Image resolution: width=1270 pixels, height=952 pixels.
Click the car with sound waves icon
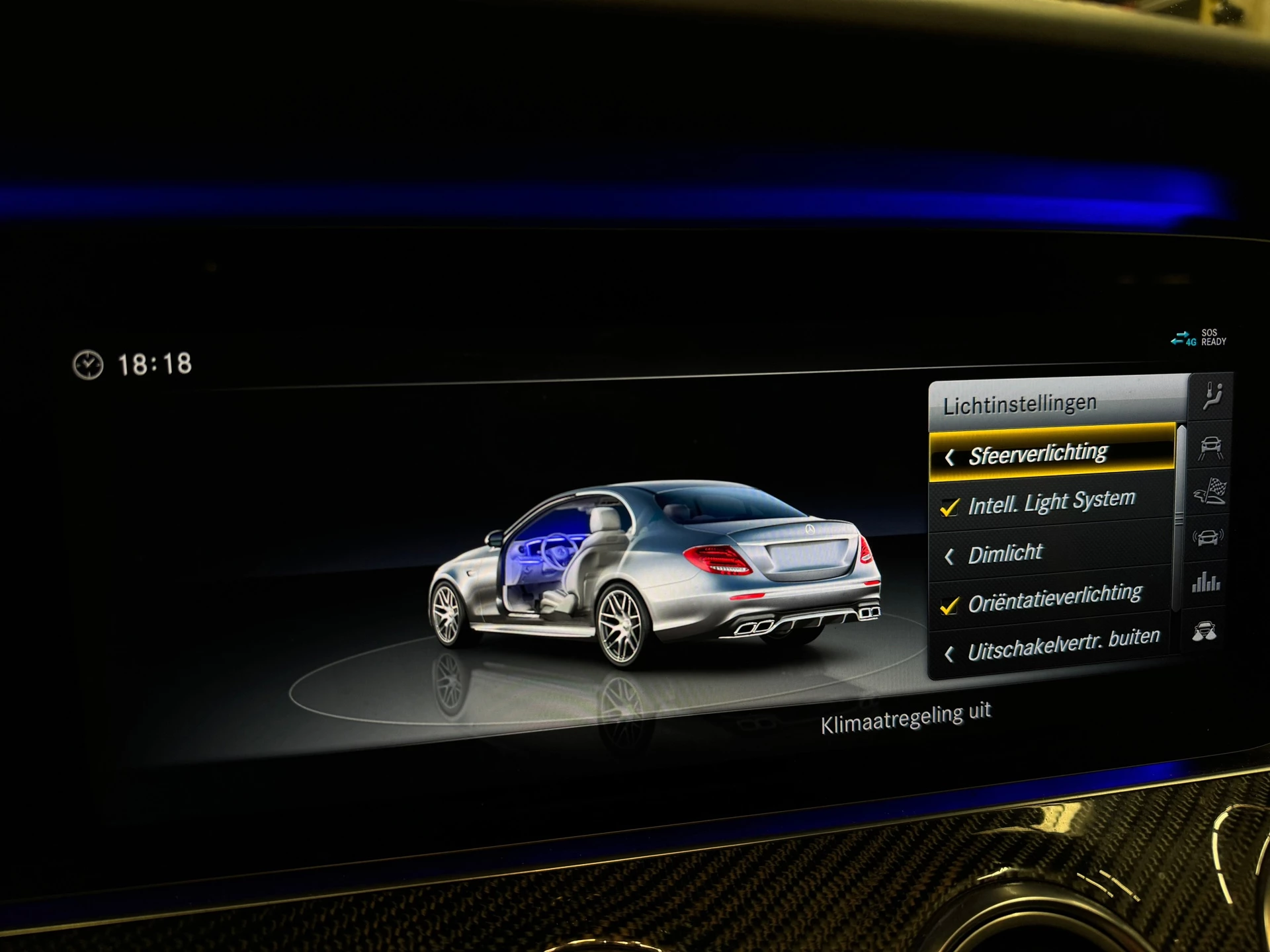(1207, 537)
